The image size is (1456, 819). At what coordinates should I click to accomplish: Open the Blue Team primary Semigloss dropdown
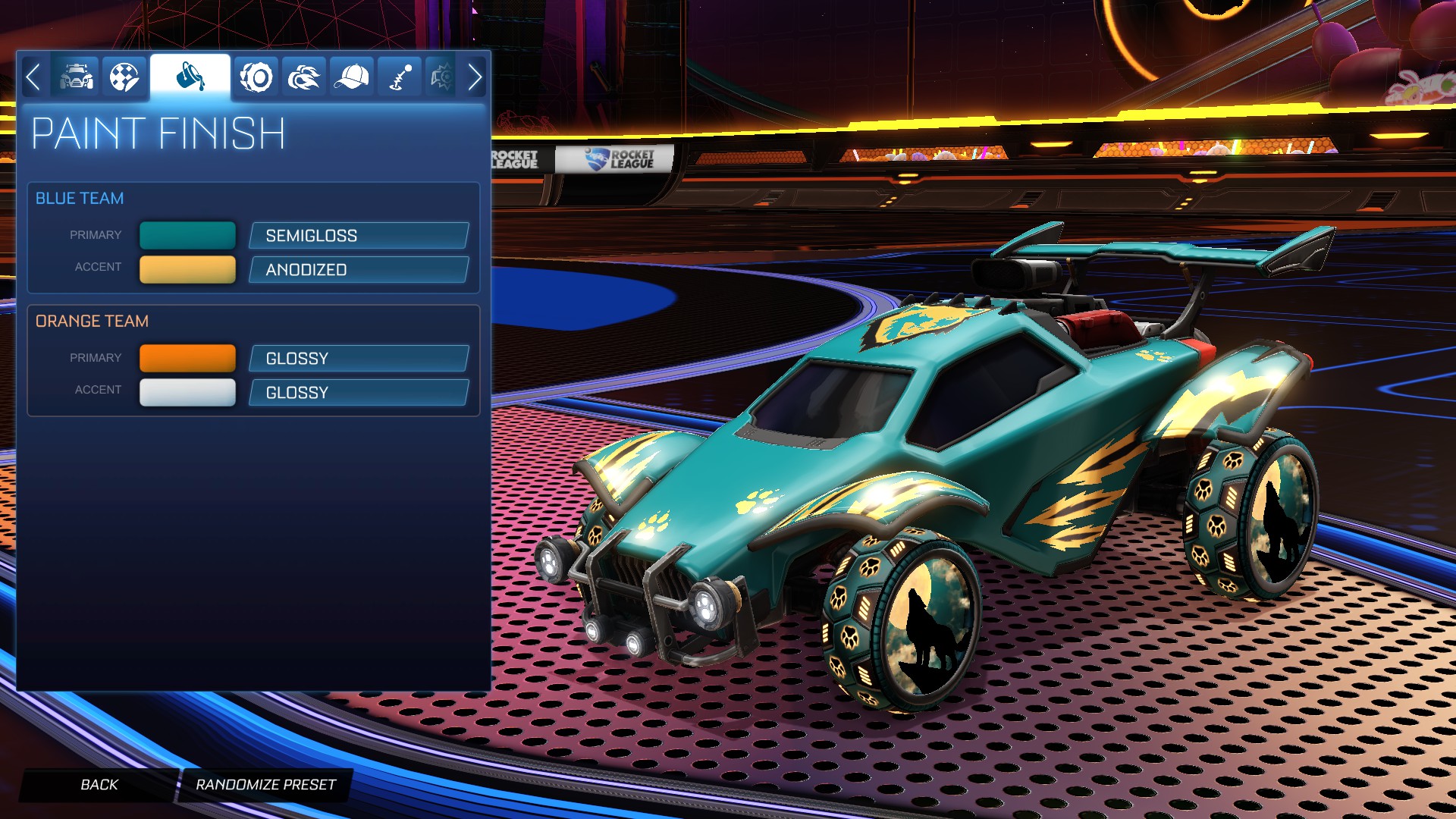[x=357, y=236]
